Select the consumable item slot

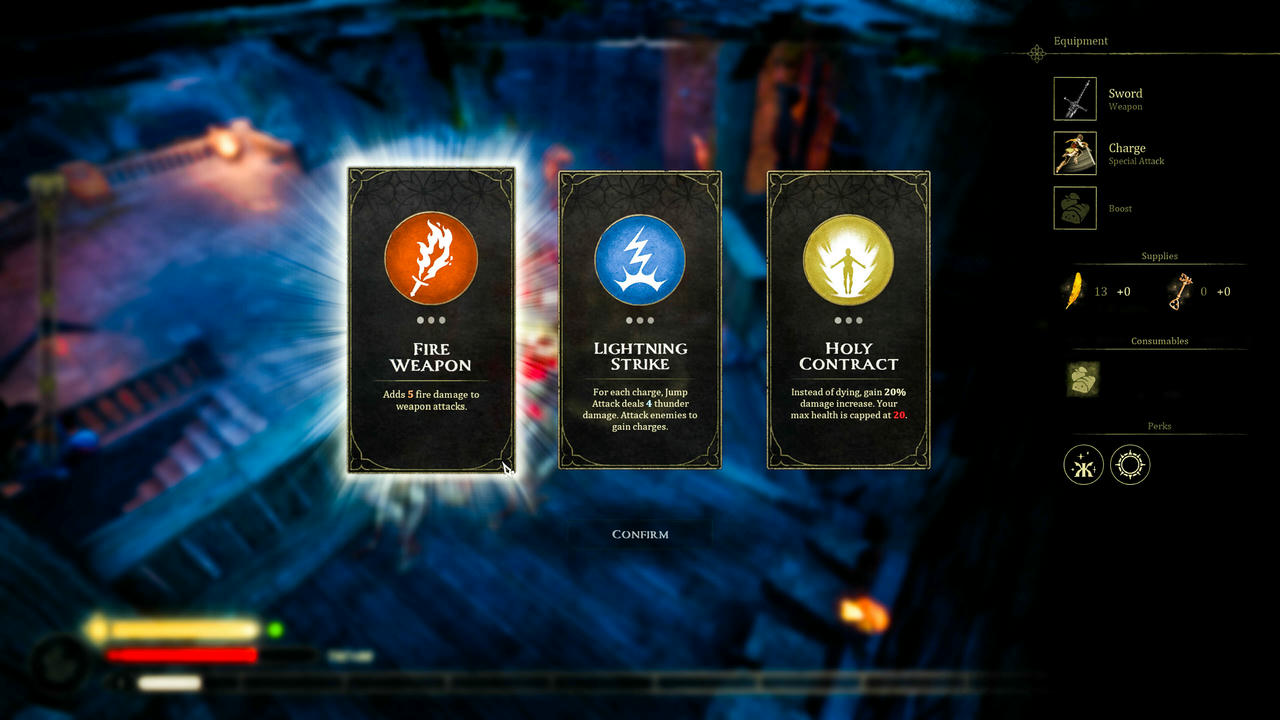(1082, 380)
